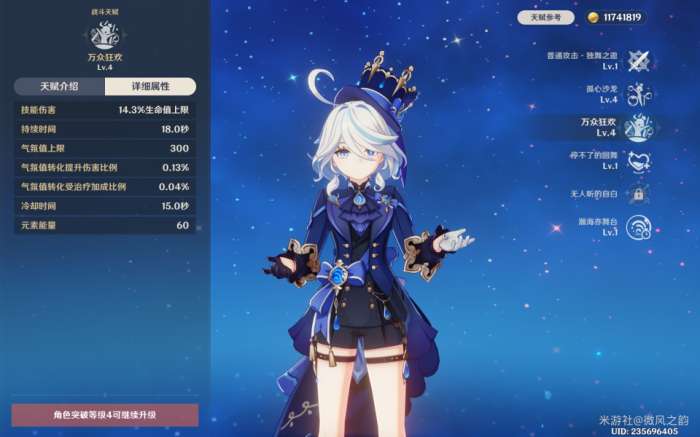Screen dimensions: 700x437
Task: Open the 停不了的圆舞 passive talent
Action: [x=638, y=160]
